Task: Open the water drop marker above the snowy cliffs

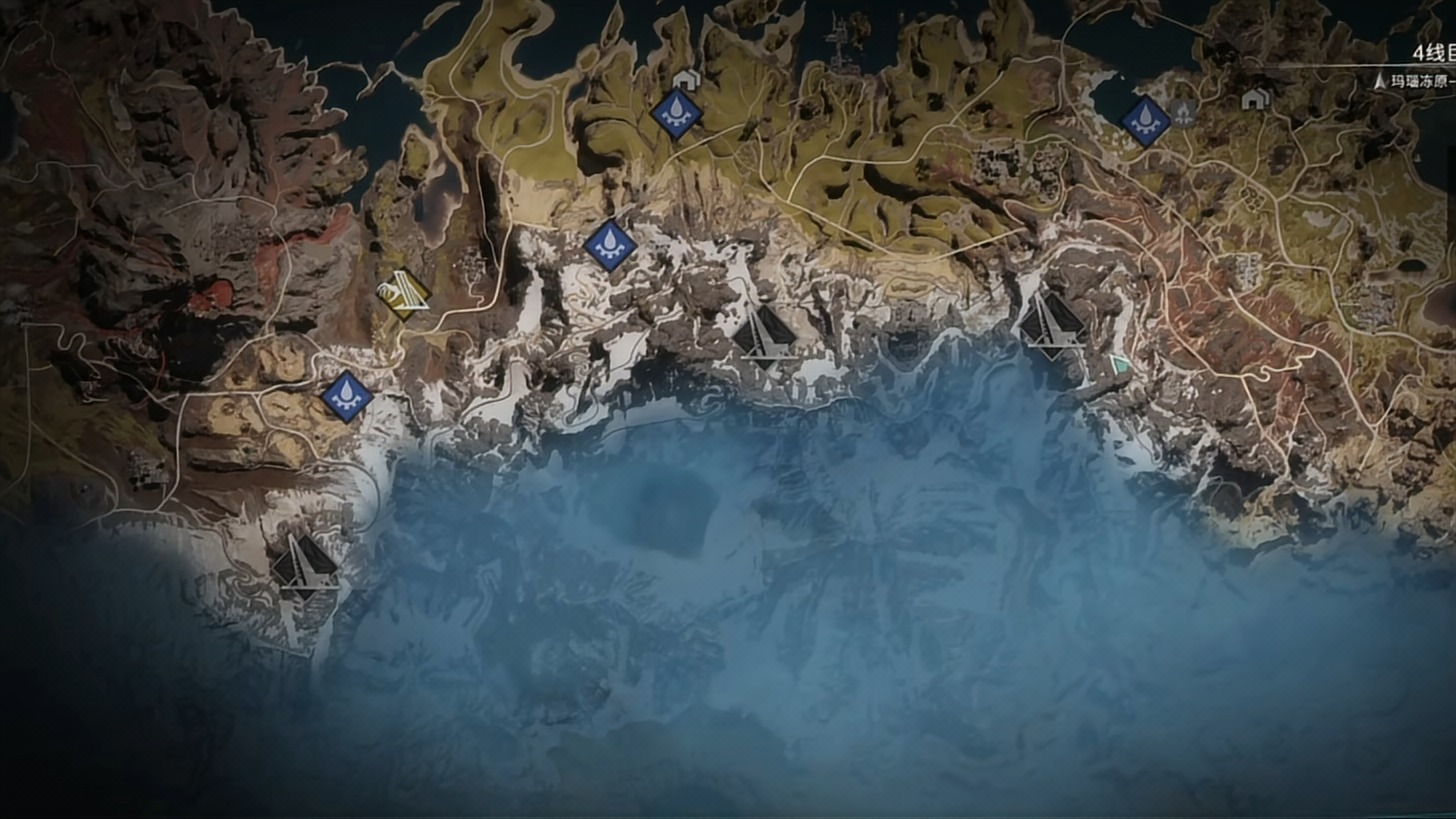Action: [610, 247]
